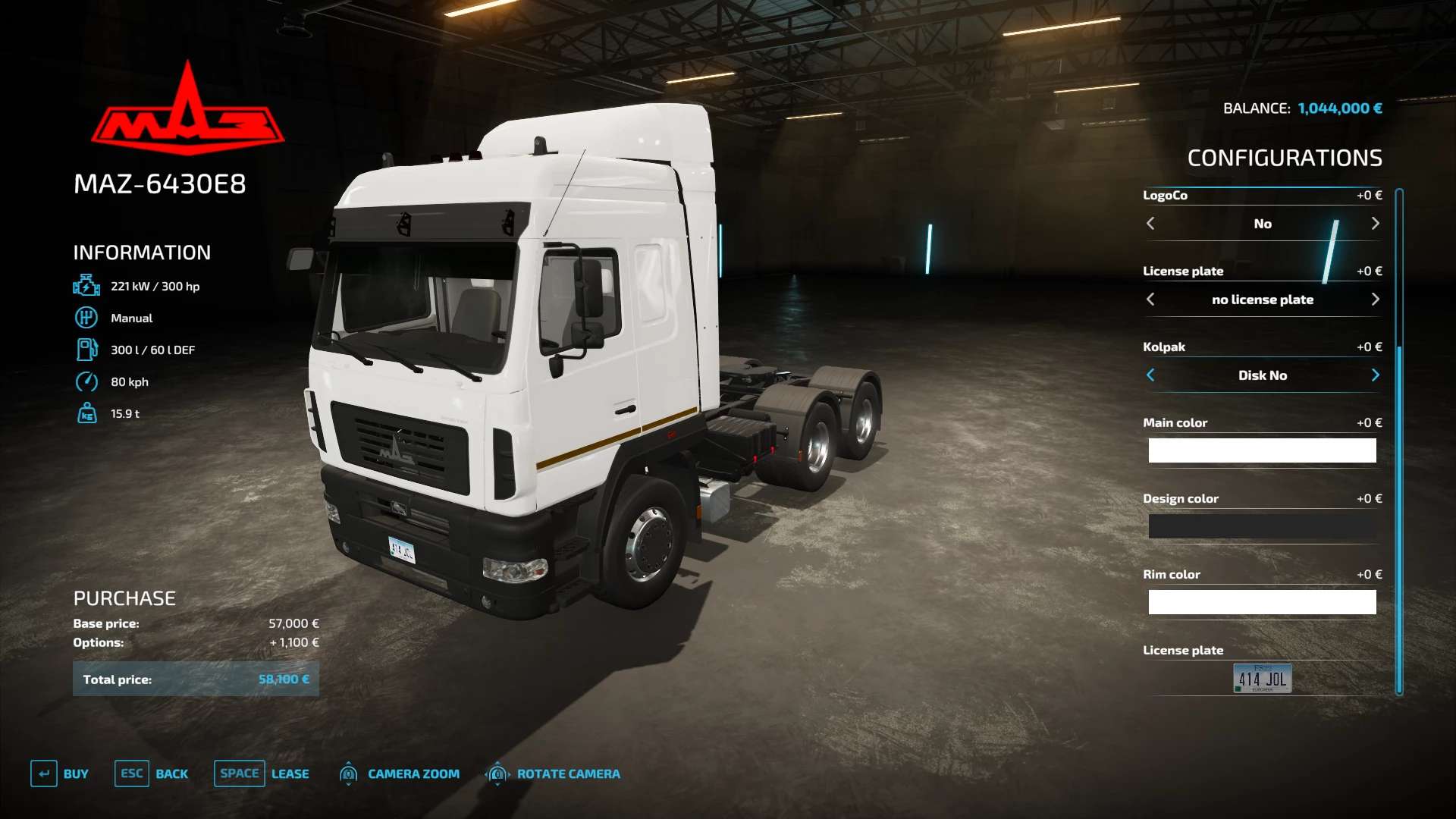Open the white Main color swatch
Screen dimensions: 1456x819
(x=1262, y=450)
